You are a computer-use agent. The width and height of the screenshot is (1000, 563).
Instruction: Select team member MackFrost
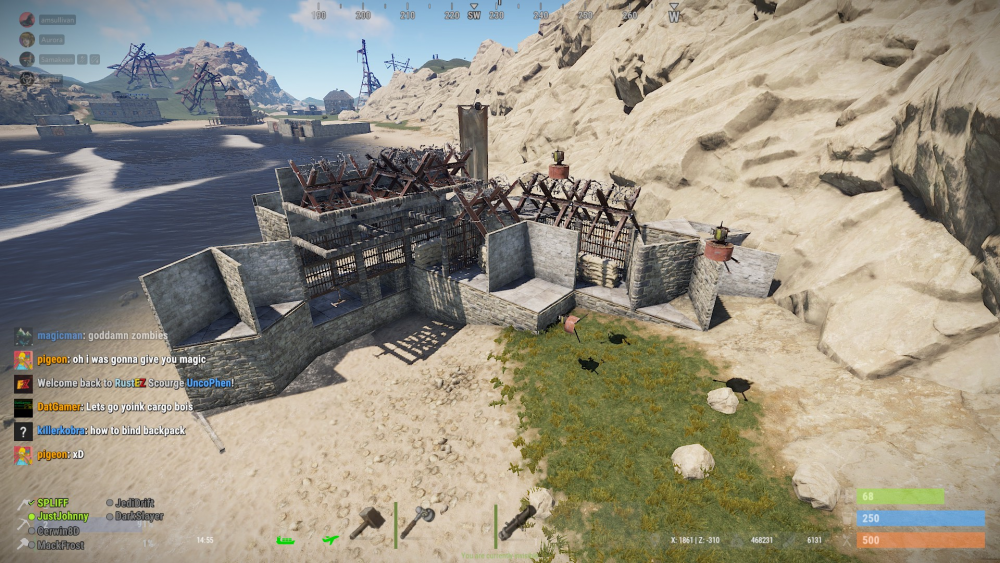tap(60, 545)
